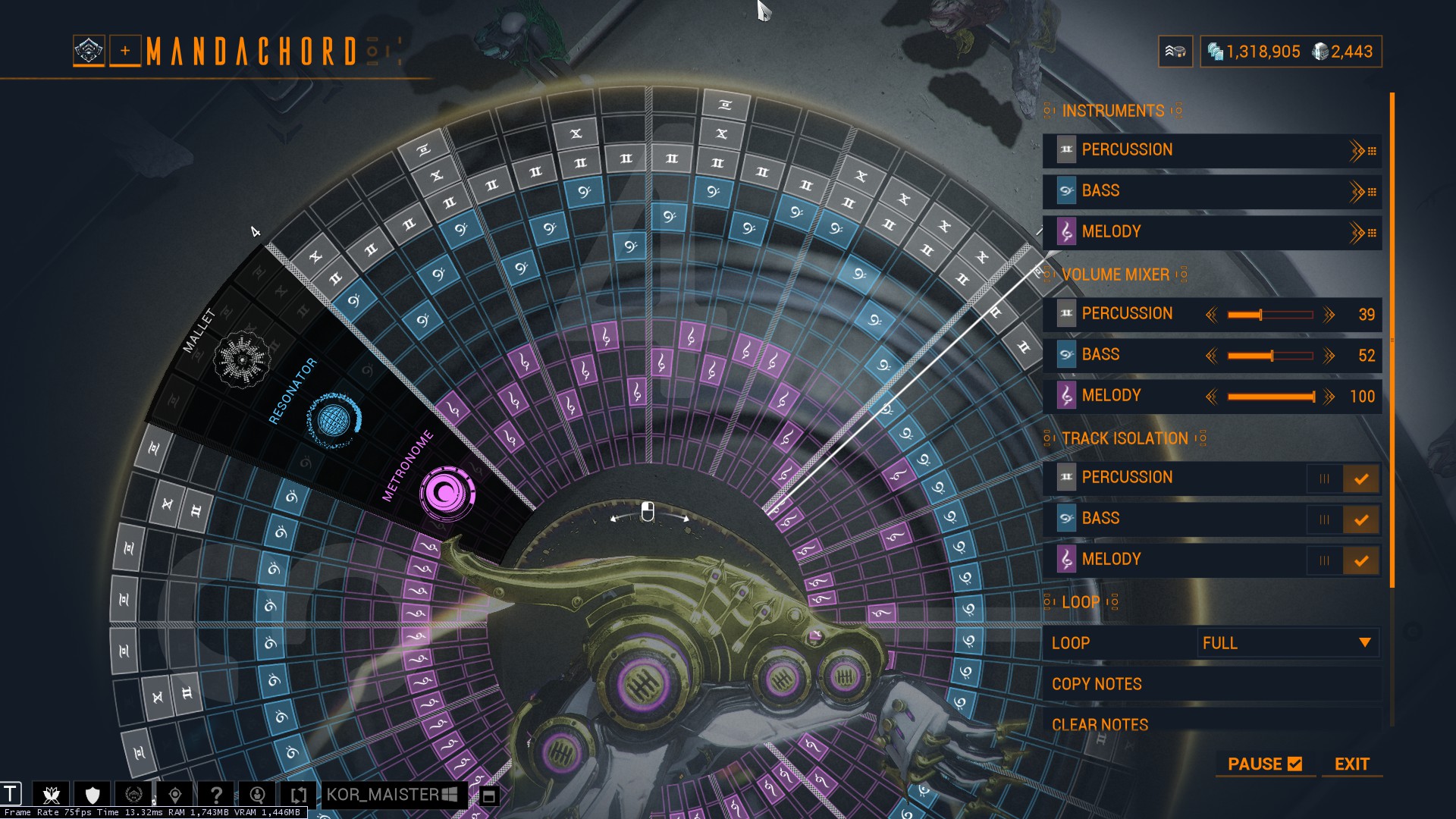This screenshot has height=819, width=1456.
Task: Select the Metronome ability icon
Action: [447, 493]
